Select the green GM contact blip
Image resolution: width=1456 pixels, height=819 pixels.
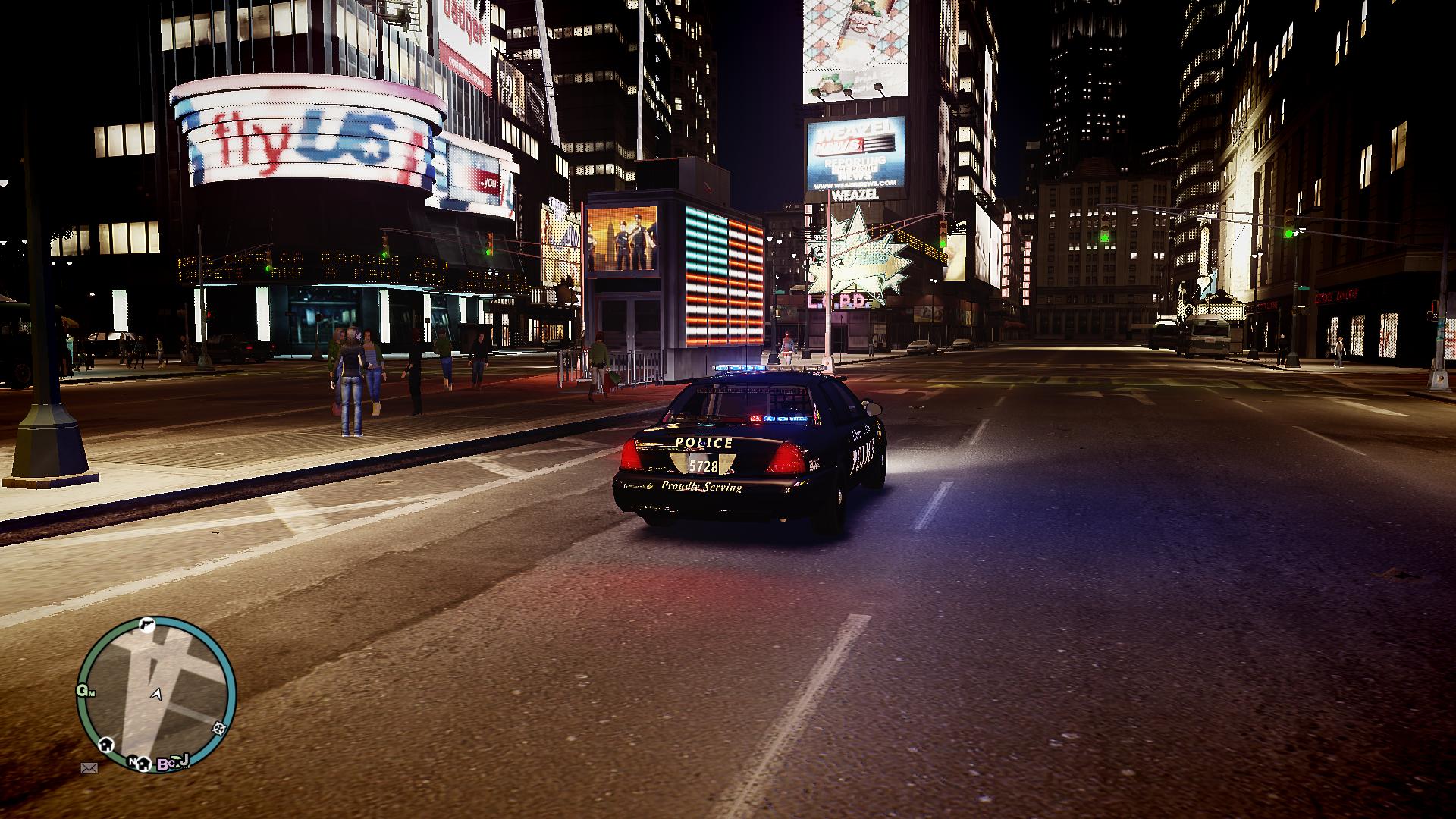[x=85, y=691]
